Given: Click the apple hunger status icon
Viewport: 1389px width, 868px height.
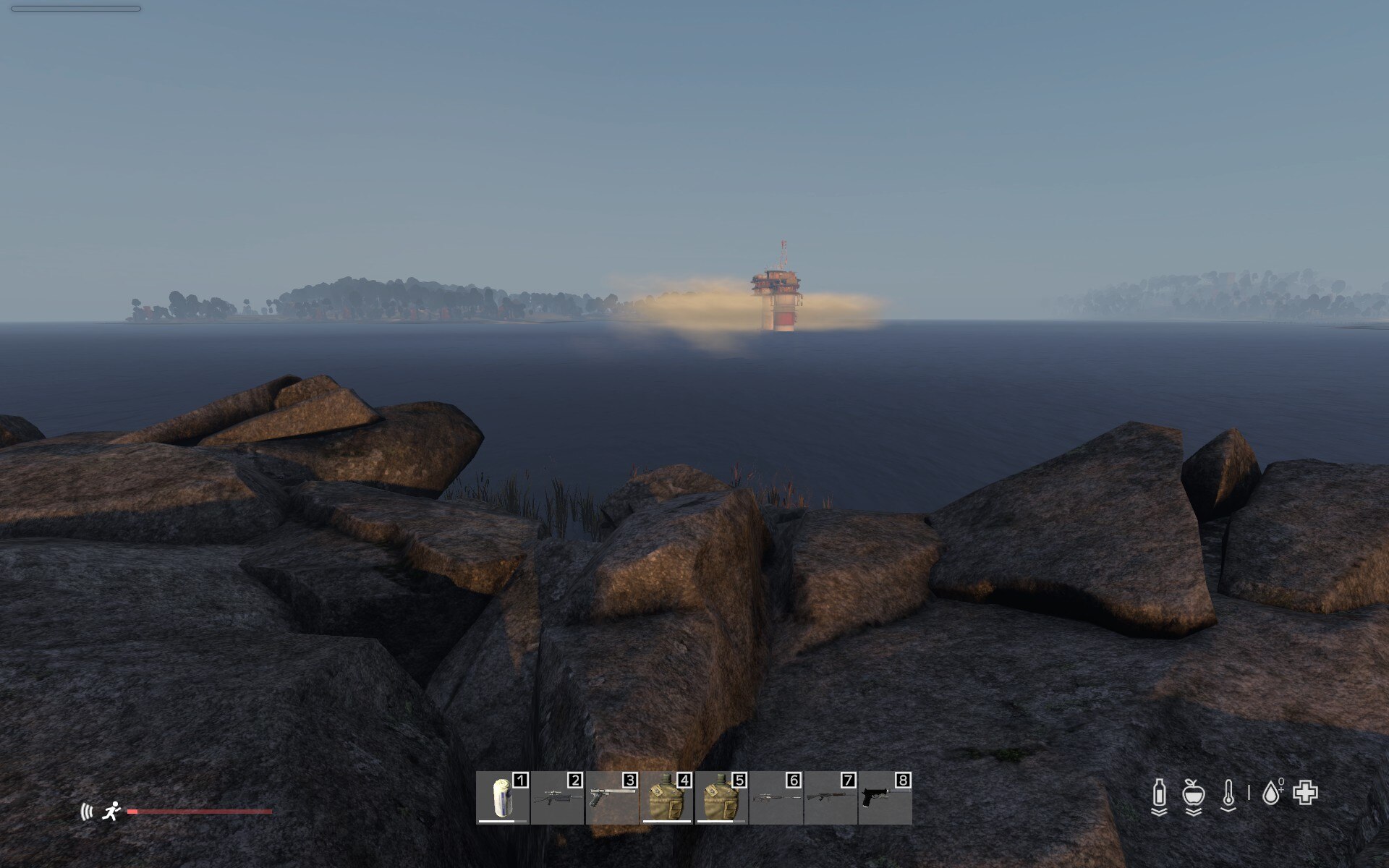Looking at the screenshot, I should (1193, 794).
